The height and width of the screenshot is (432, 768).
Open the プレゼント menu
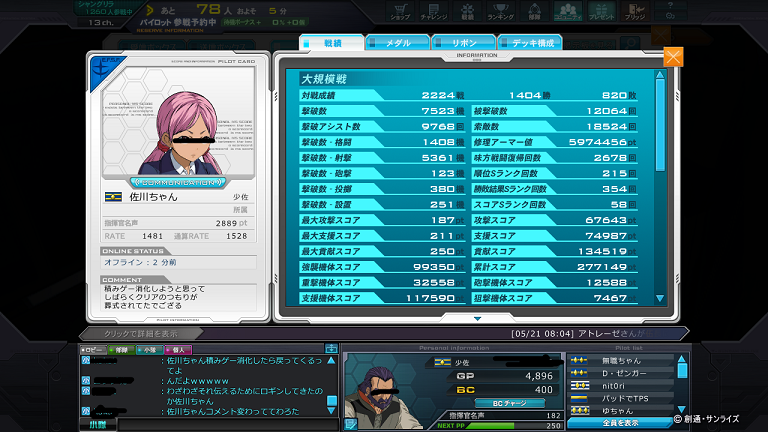pyautogui.click(x=600, y=12)
